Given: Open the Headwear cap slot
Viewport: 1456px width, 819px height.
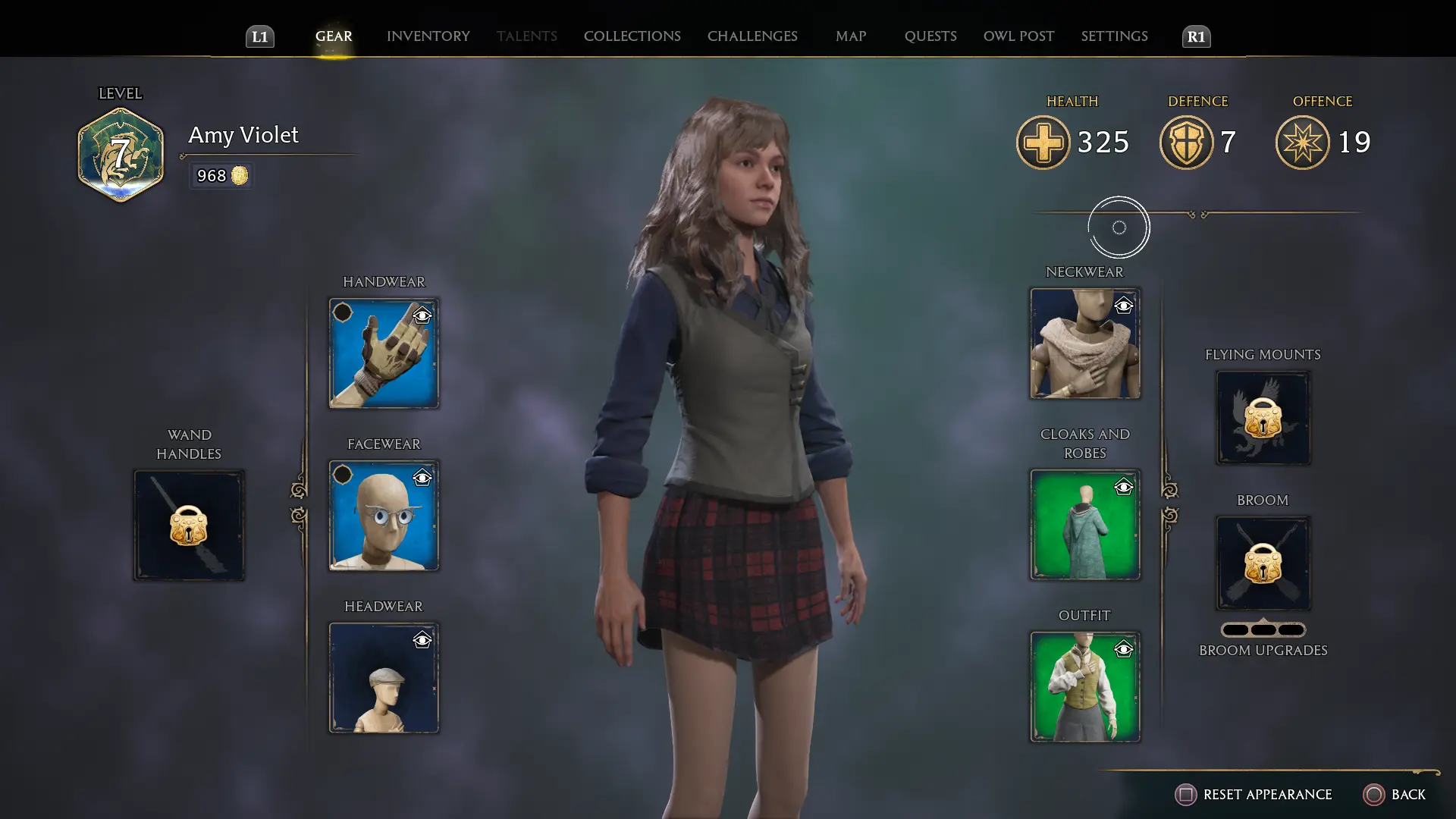Looking at the screenshot, I should (383, 678).
